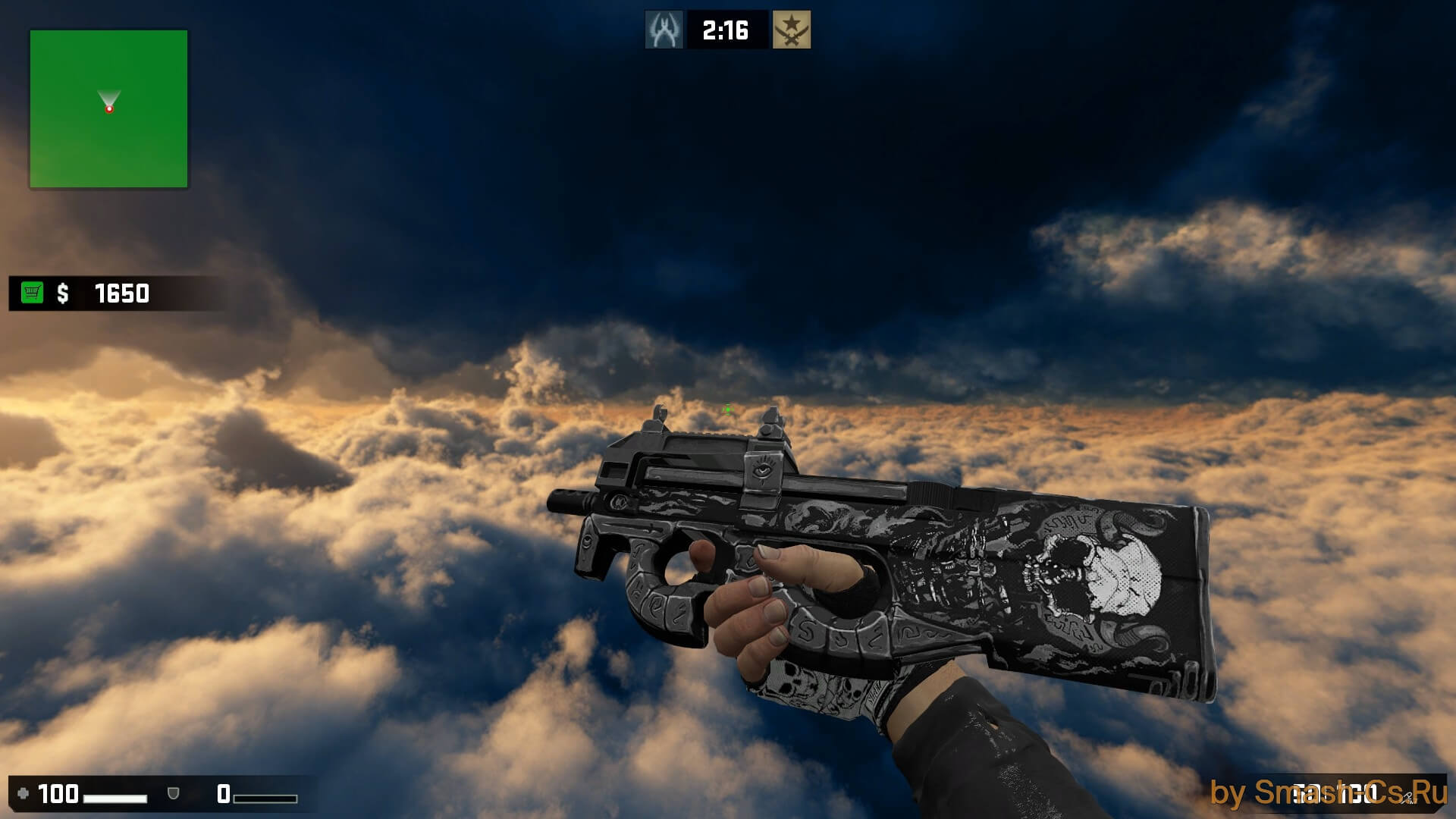Select the Terrorist team star icon

point(792,30)
